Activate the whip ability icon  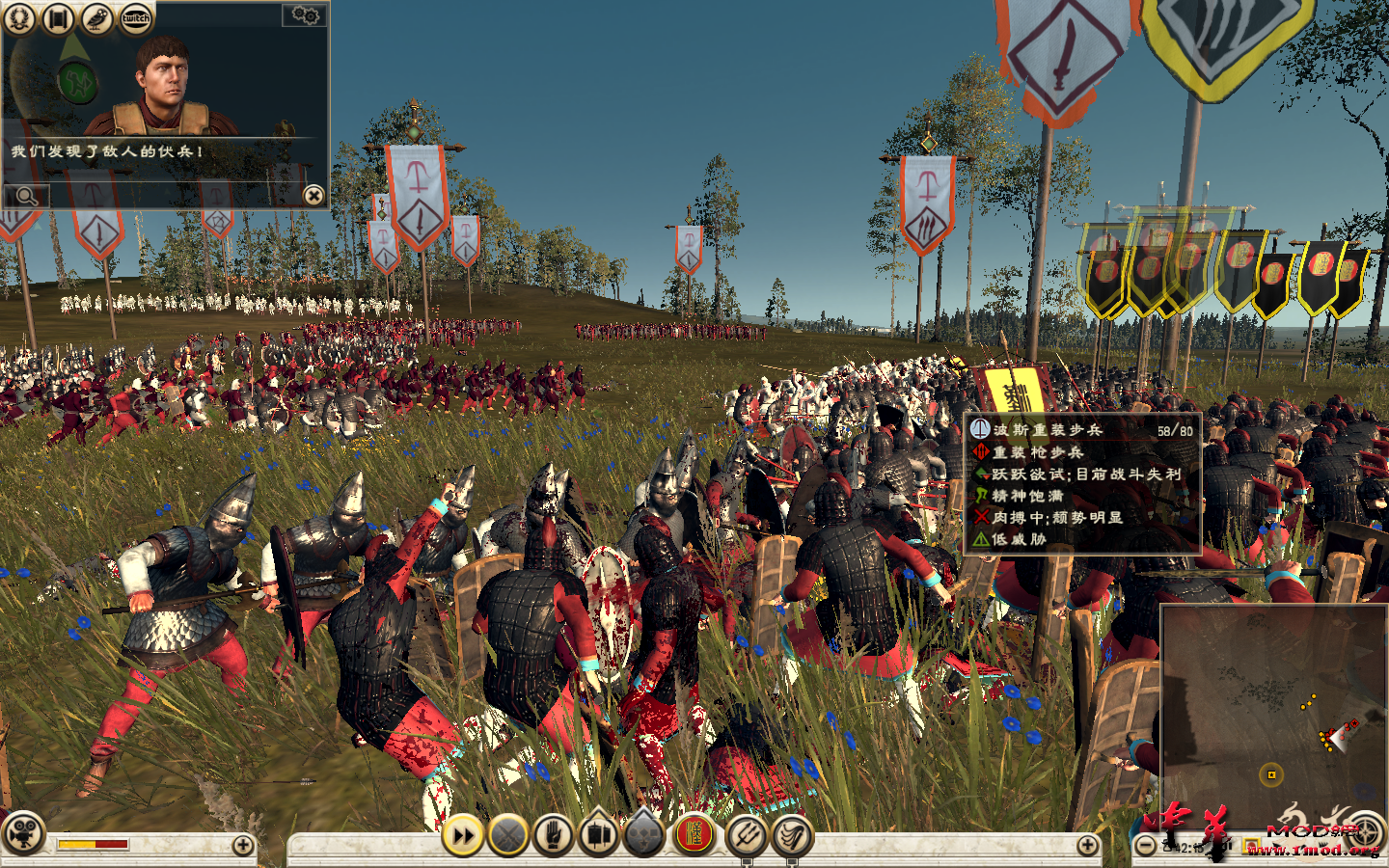click(x=793, y=836)
